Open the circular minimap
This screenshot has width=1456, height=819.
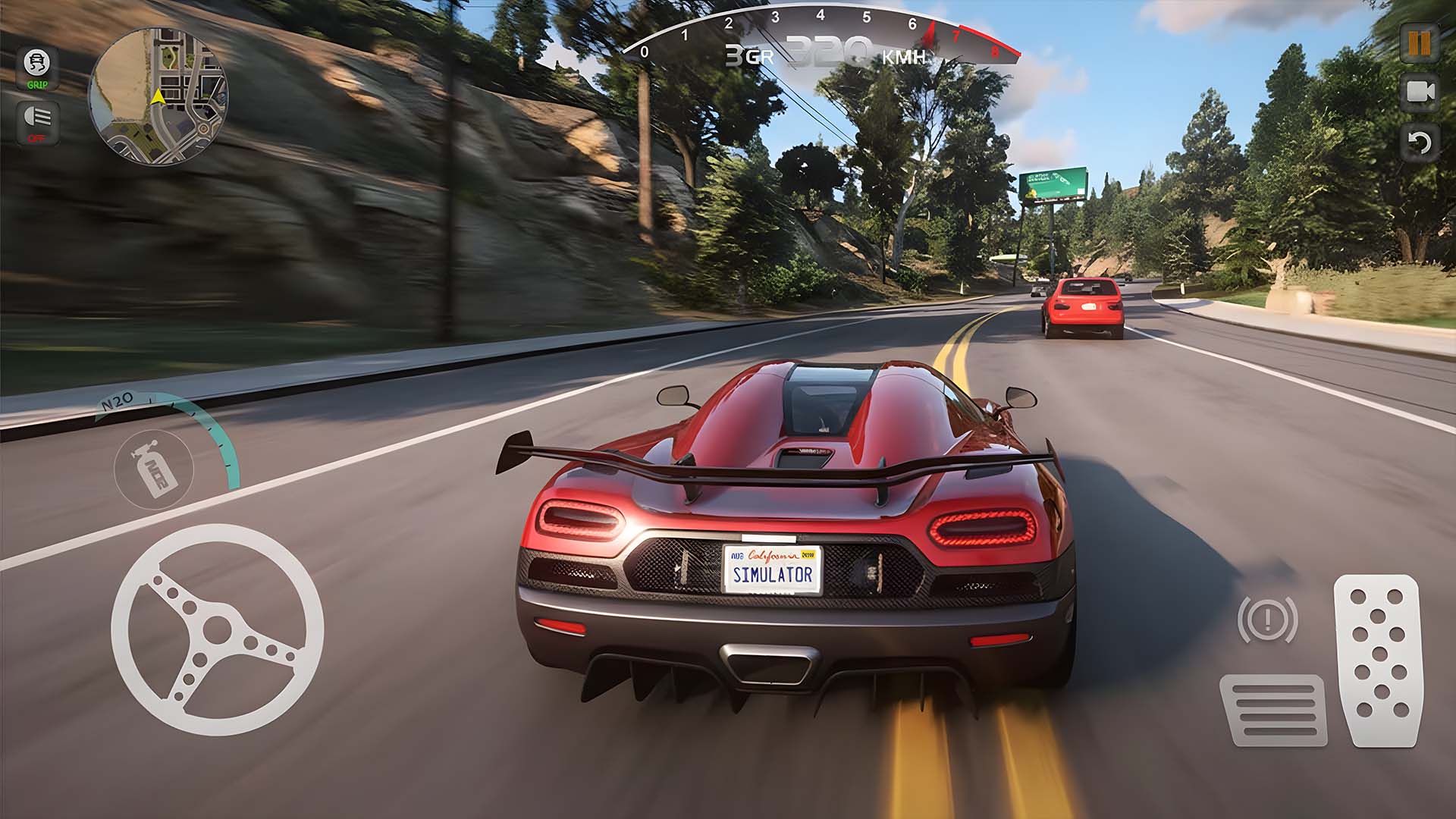click(x=158, y=95)
